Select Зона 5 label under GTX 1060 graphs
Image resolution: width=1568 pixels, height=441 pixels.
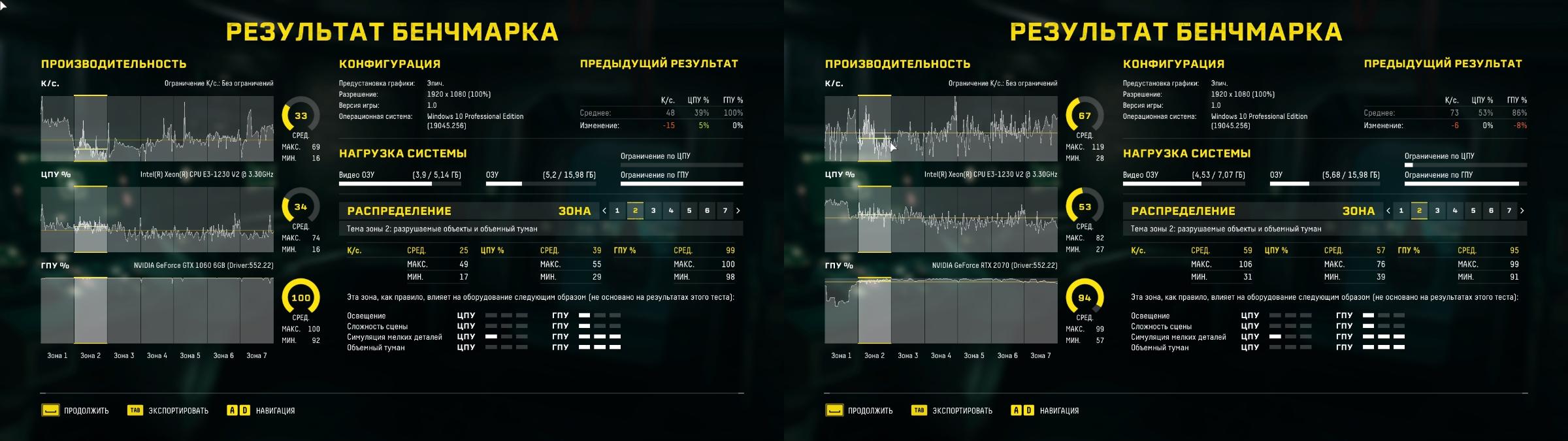(x=190, y=355)
